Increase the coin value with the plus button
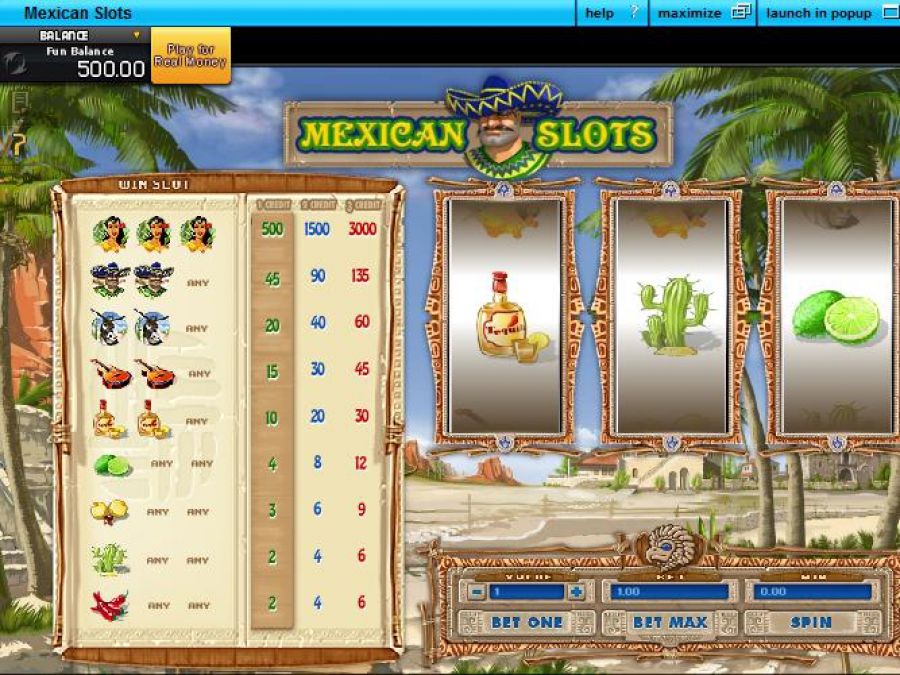This screenshot has width=900, height=675. pyautogui.click(x=576, y=592)
